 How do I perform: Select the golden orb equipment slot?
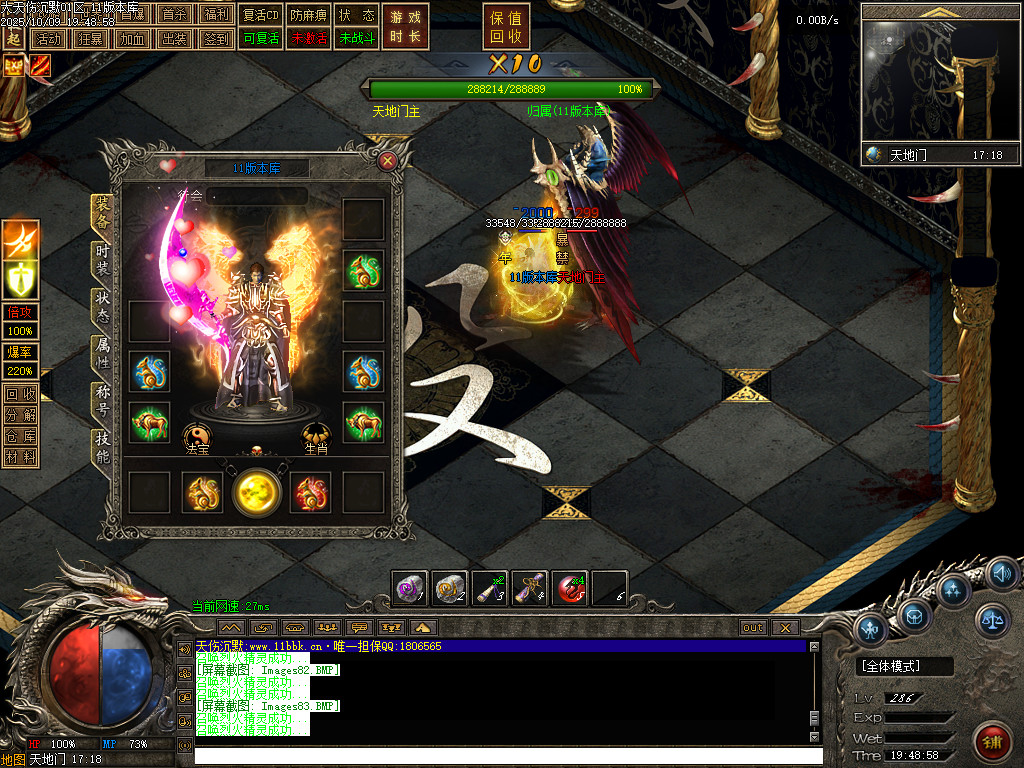(257, 492)
